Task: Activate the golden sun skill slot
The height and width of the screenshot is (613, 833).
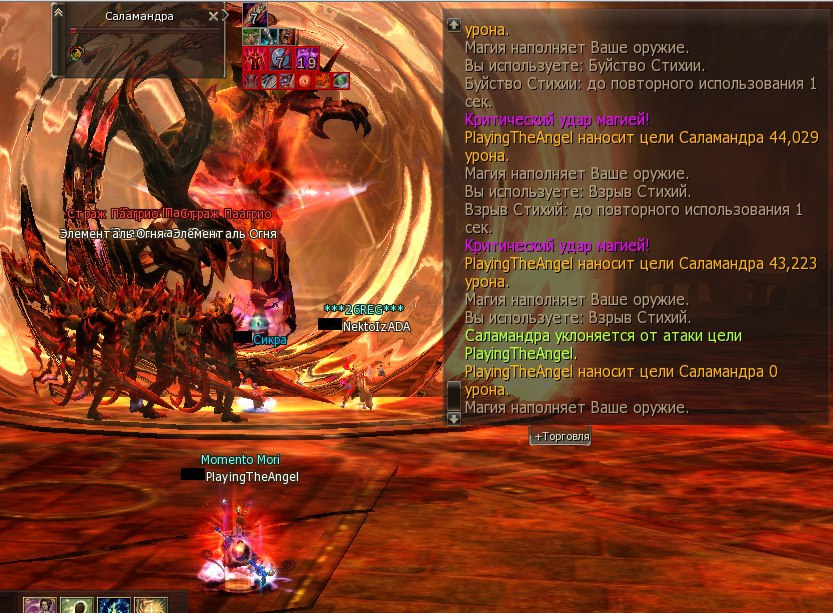Action: (x=151, y=605)
